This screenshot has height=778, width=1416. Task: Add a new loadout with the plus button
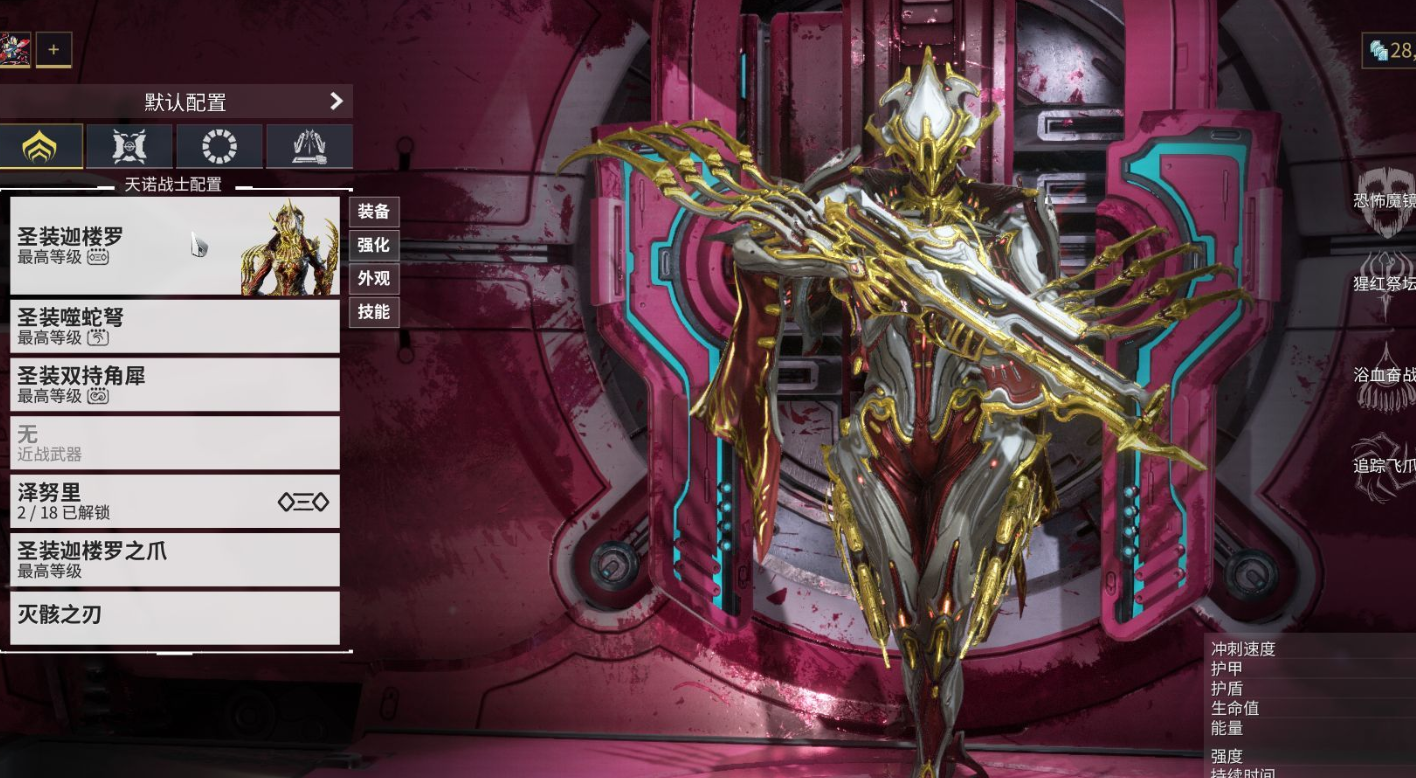click(x=54, y=49)
